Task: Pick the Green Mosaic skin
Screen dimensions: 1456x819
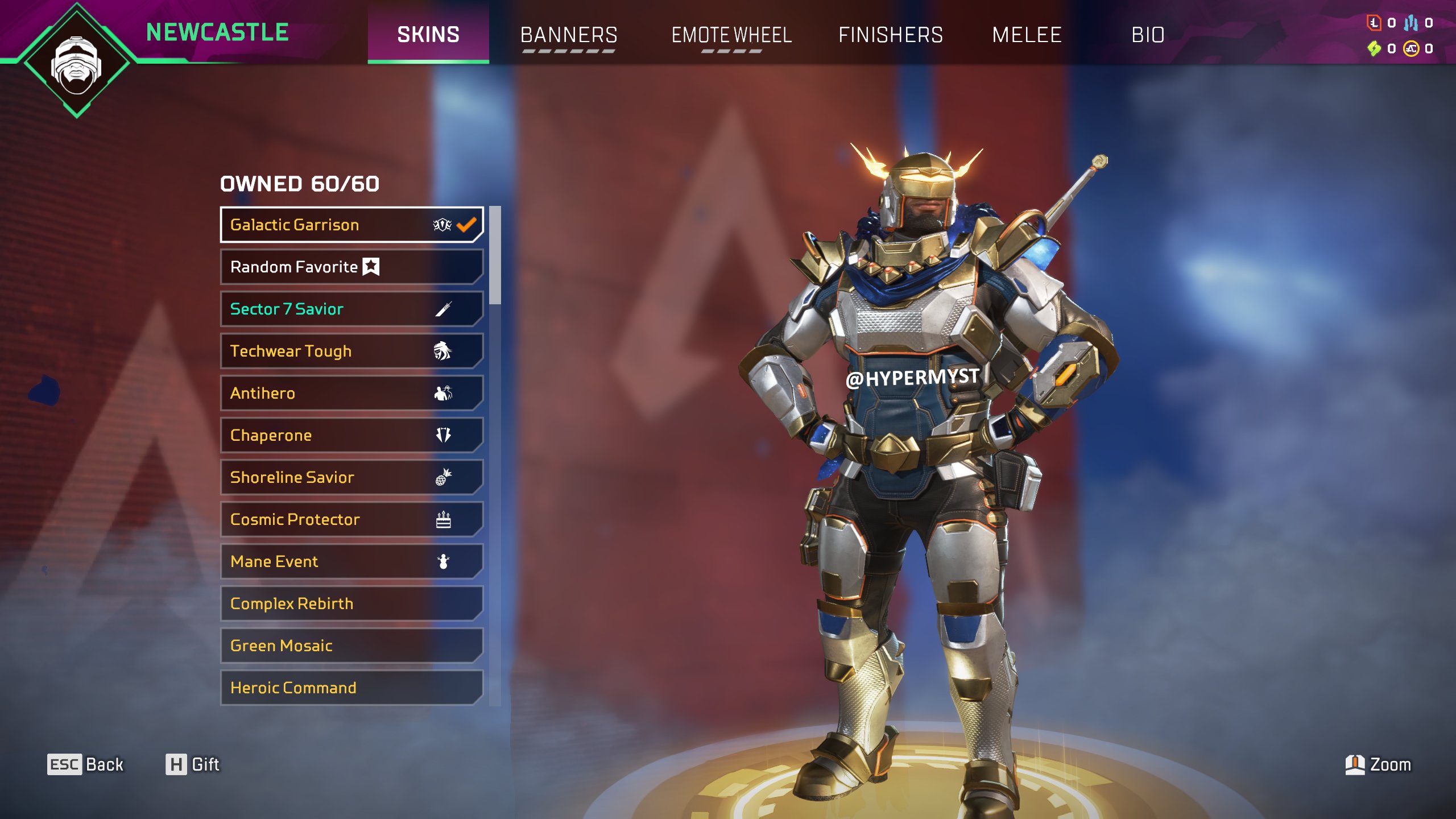Action: (351, 646)
